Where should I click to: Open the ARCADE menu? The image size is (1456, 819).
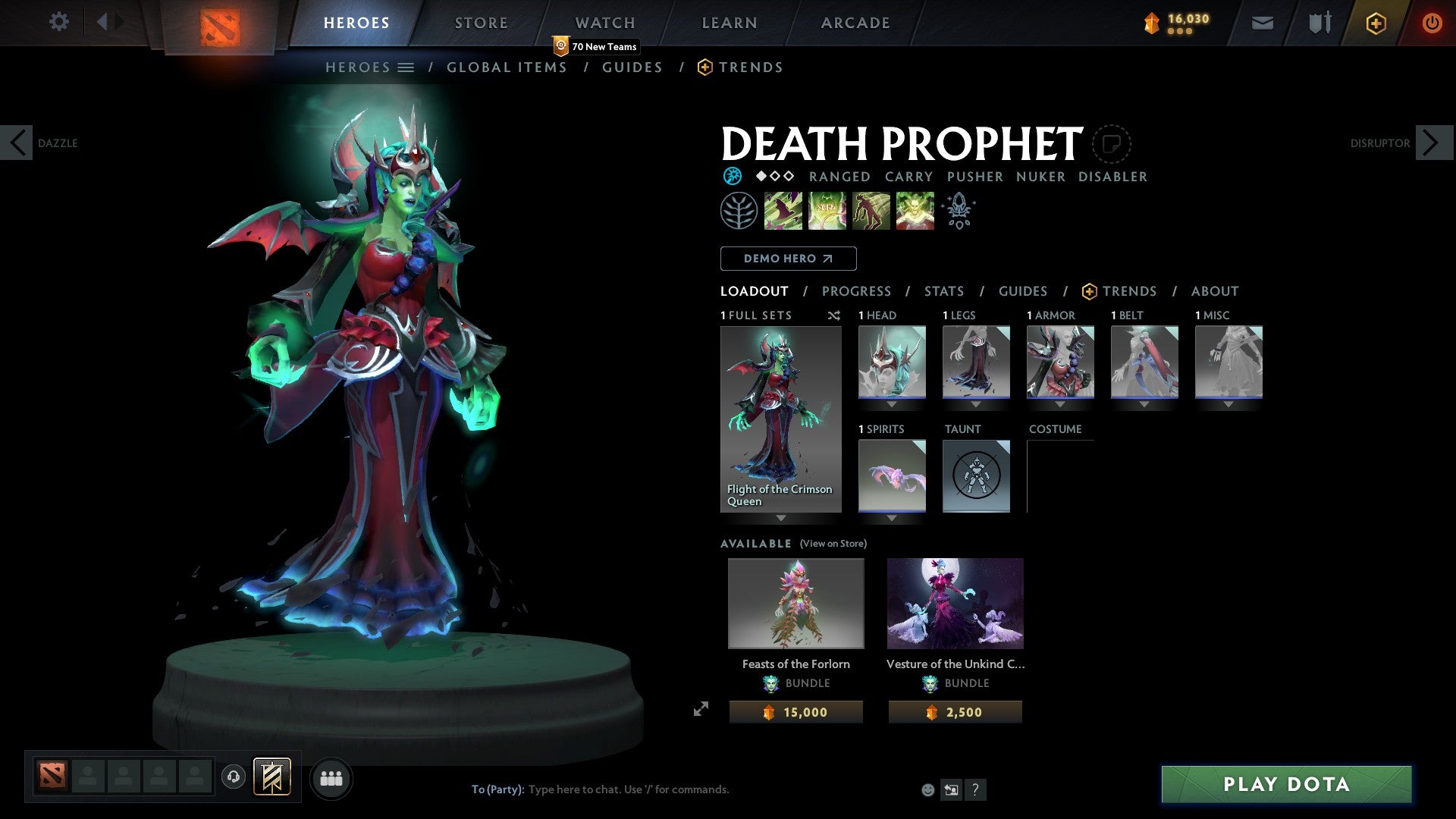[x=855, y=22]
